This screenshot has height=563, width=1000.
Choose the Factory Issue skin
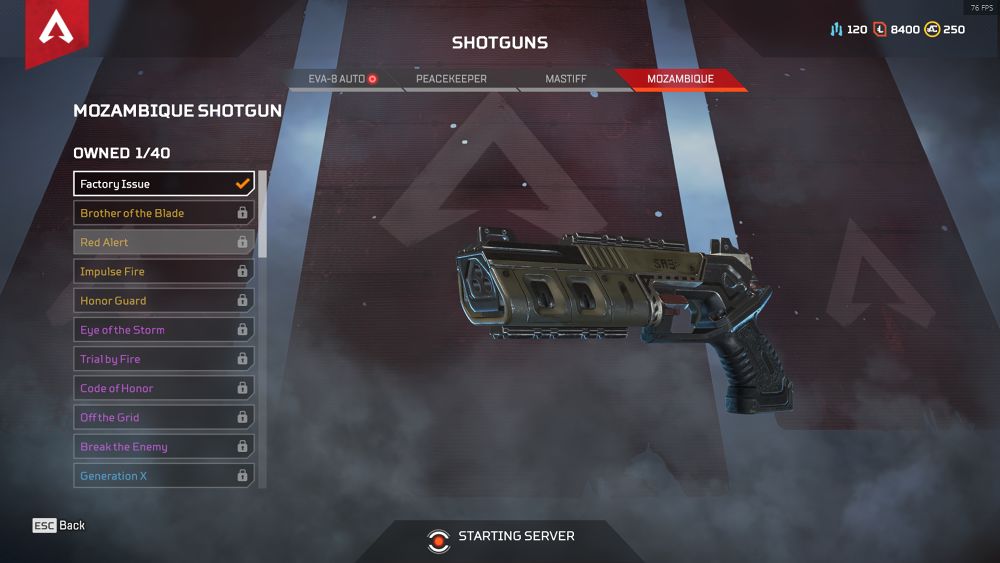(x=164, y=184)
